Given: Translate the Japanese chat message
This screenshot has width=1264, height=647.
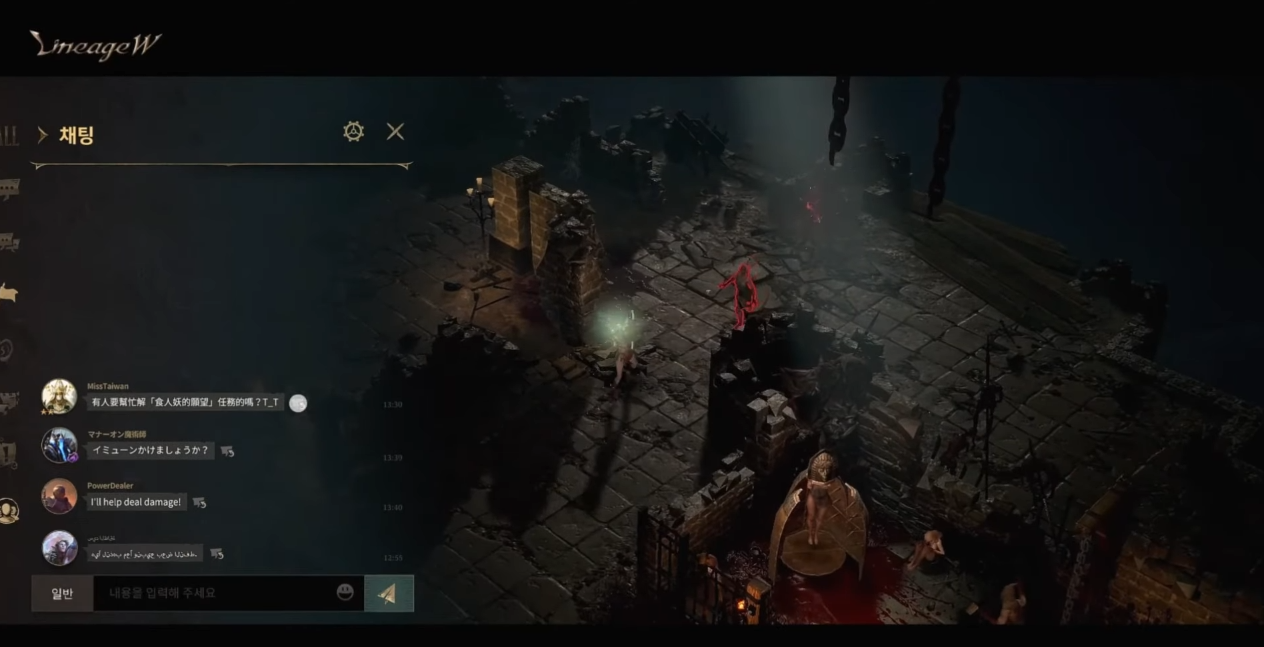Looking at the screenshot, I should (x=227, y=451).
